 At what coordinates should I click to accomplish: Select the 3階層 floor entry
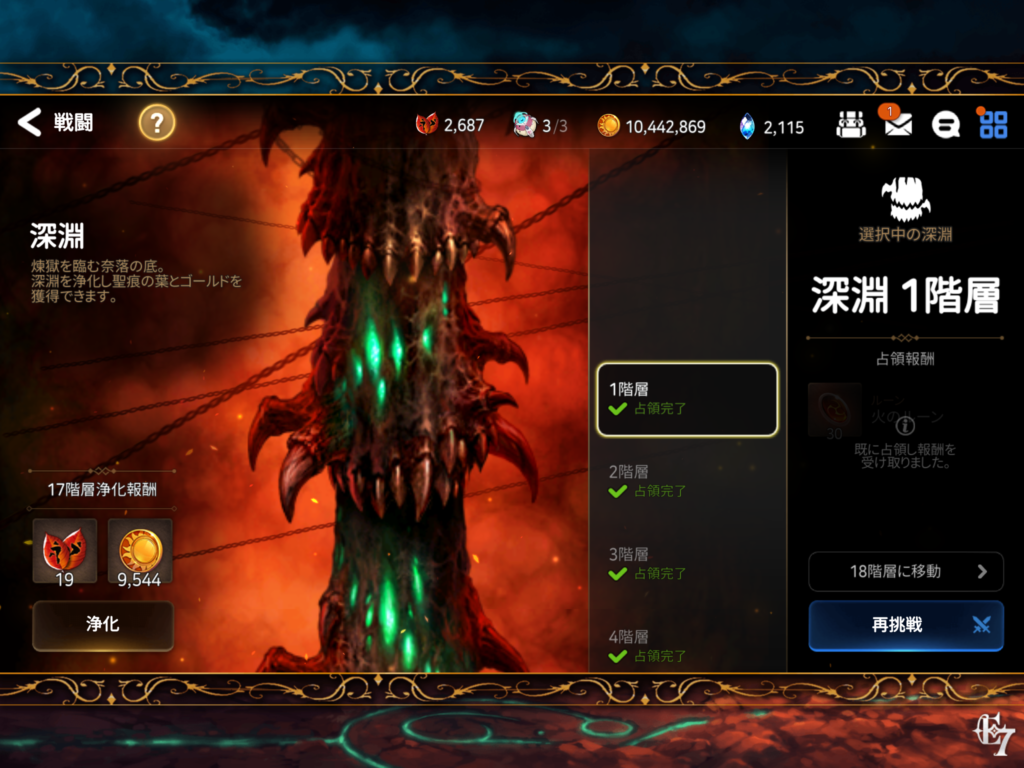pyautogui.click(x=687, y=563)
